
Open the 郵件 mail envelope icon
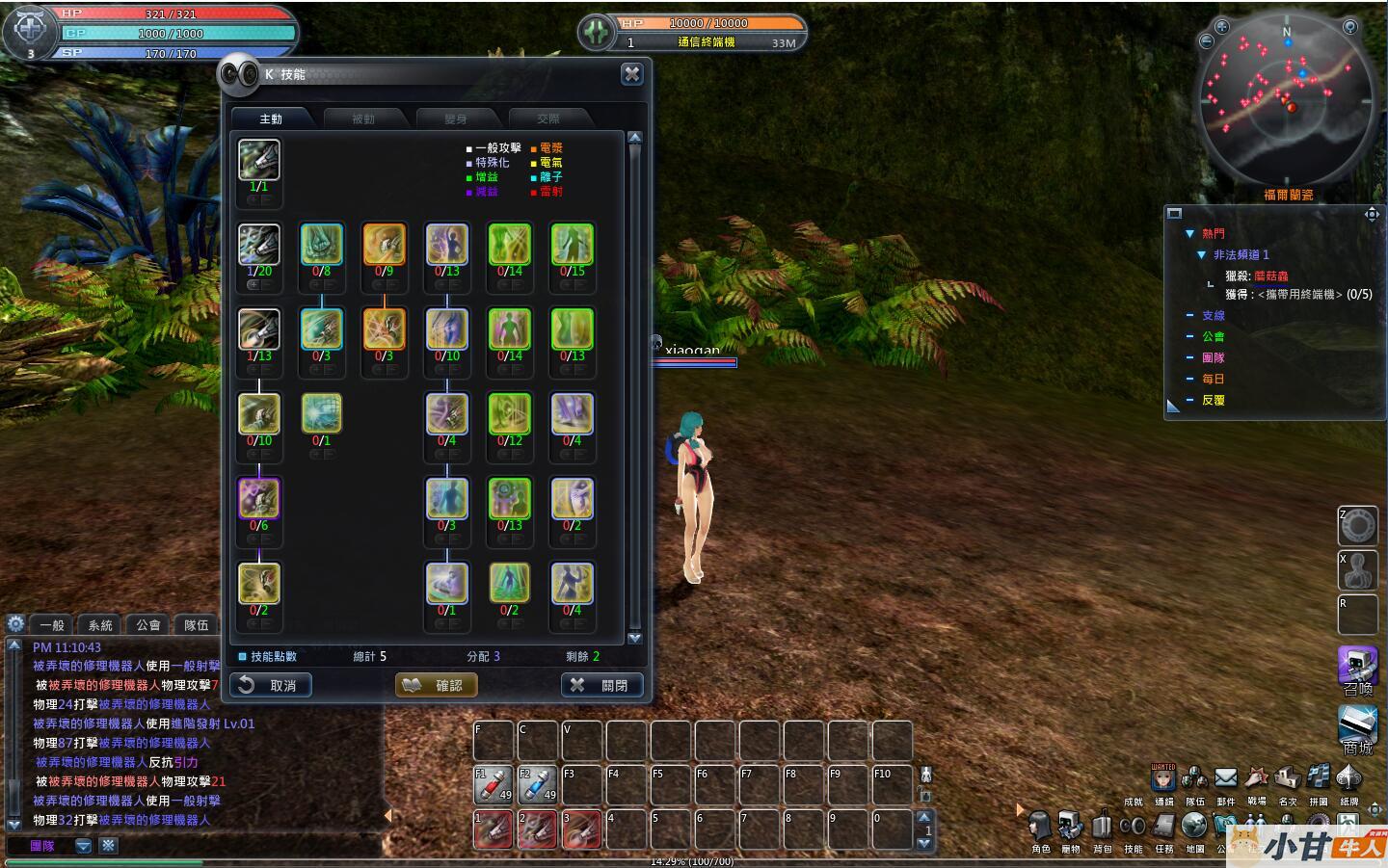coord(1225,777)
